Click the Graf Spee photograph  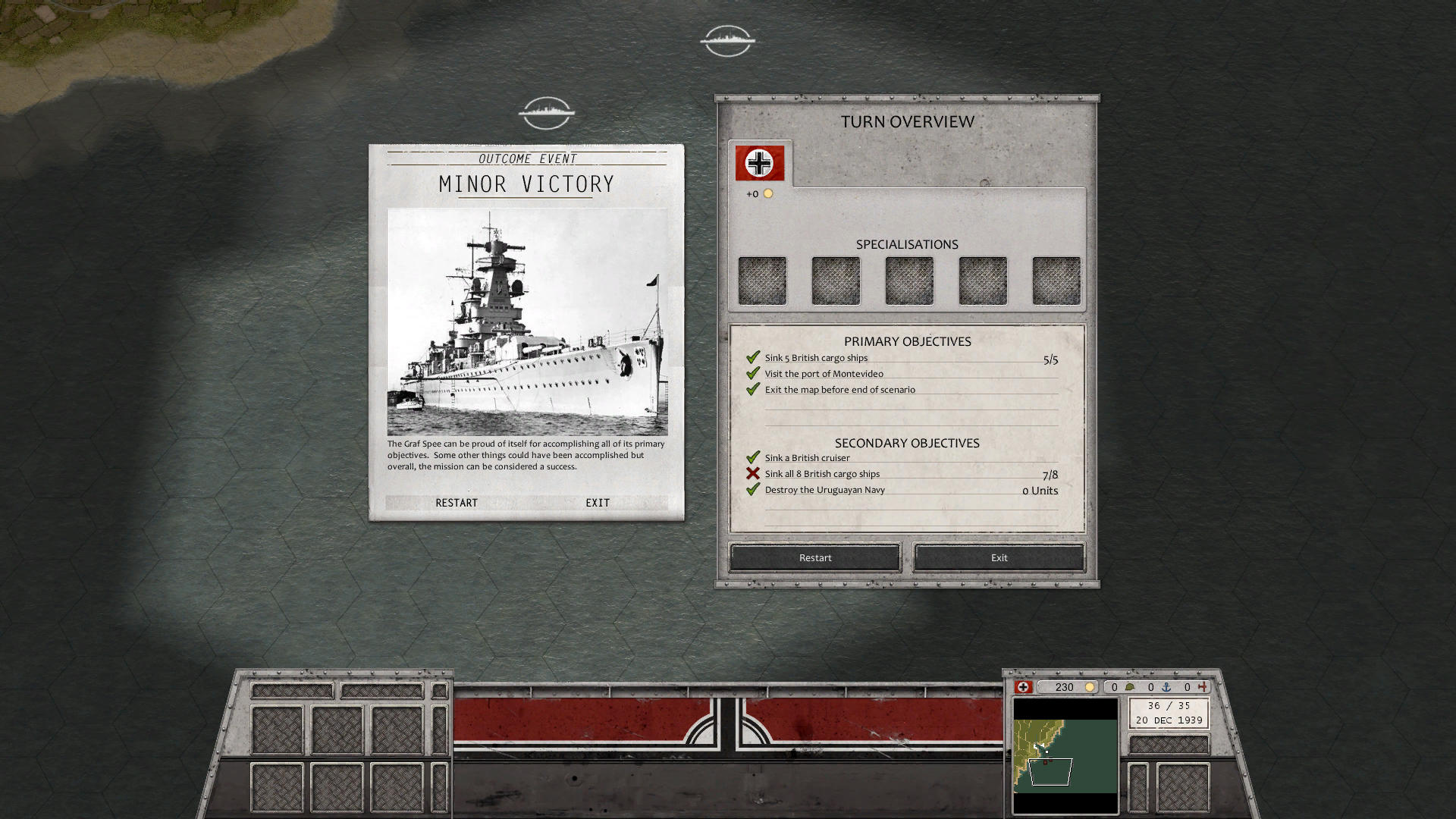pyautogui.click(x=527, y=322)
